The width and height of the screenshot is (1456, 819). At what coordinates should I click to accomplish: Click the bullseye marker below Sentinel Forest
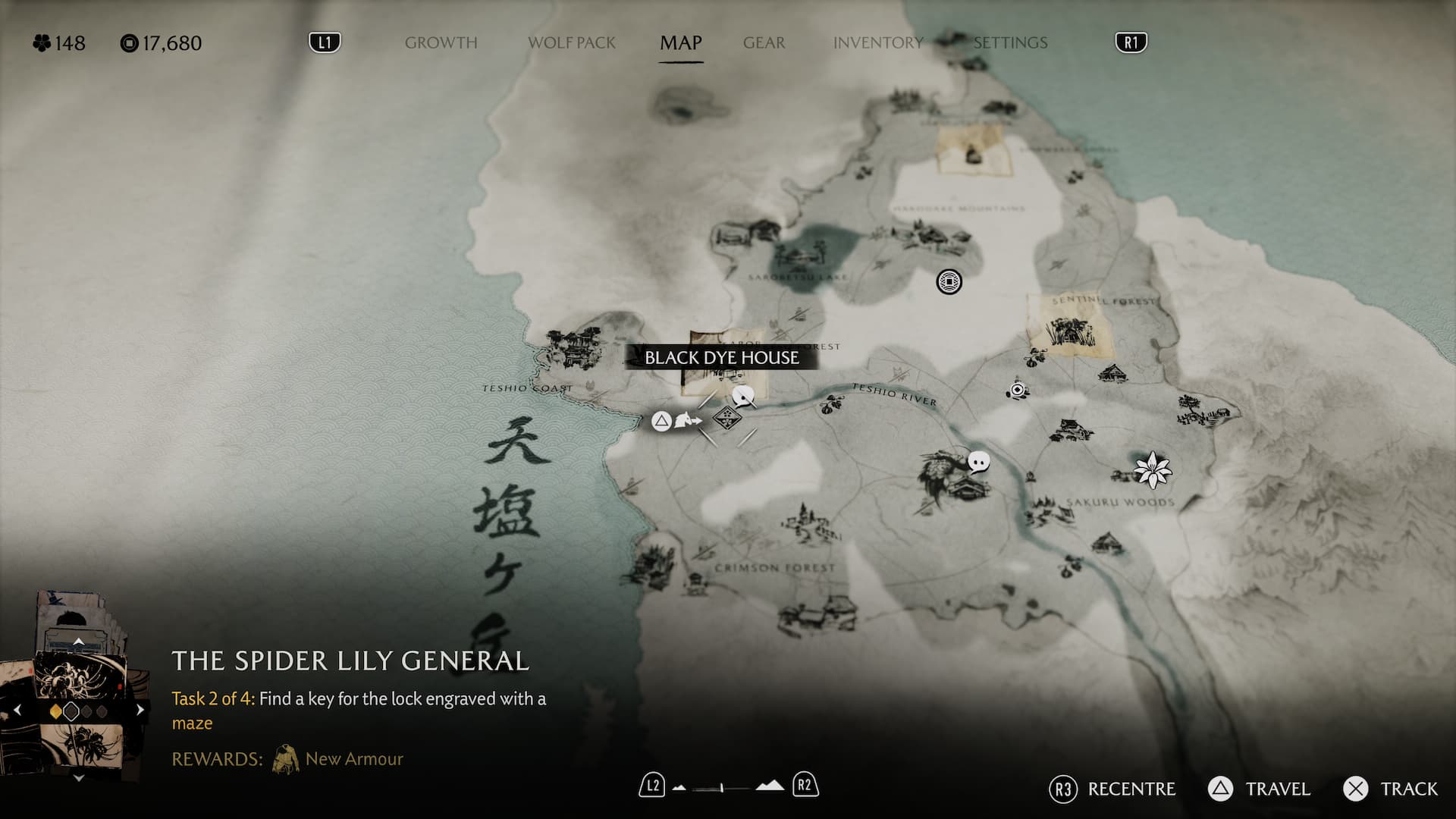[x=1018, y=390]
